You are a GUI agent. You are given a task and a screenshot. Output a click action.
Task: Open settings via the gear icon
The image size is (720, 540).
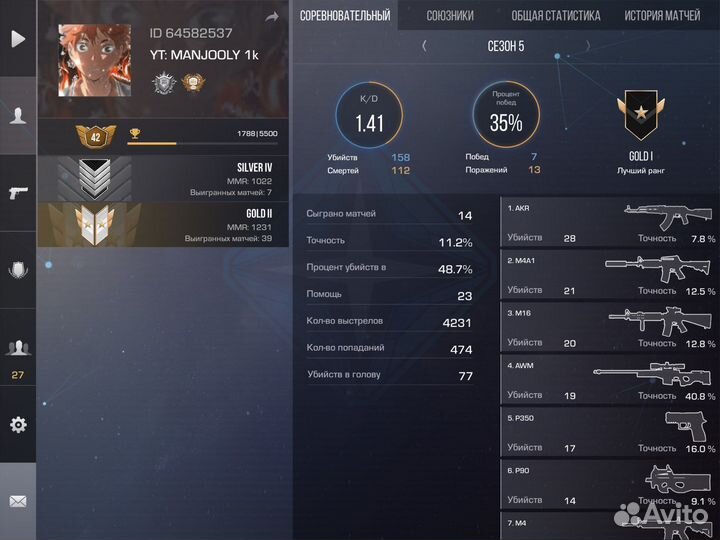[18, 424]
